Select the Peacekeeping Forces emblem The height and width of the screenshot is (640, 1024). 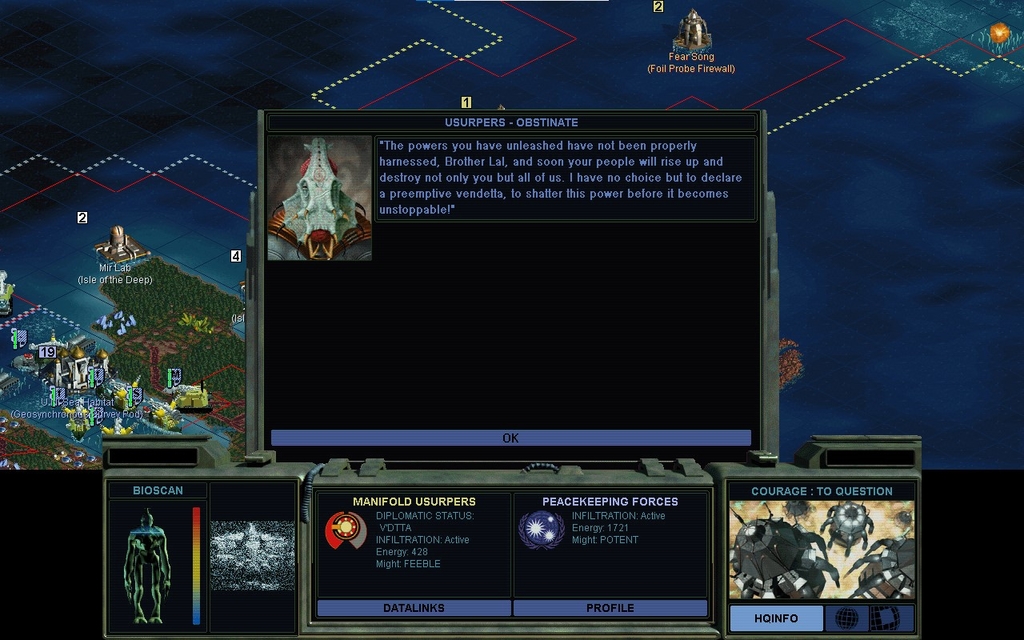[x=541, y=530]
